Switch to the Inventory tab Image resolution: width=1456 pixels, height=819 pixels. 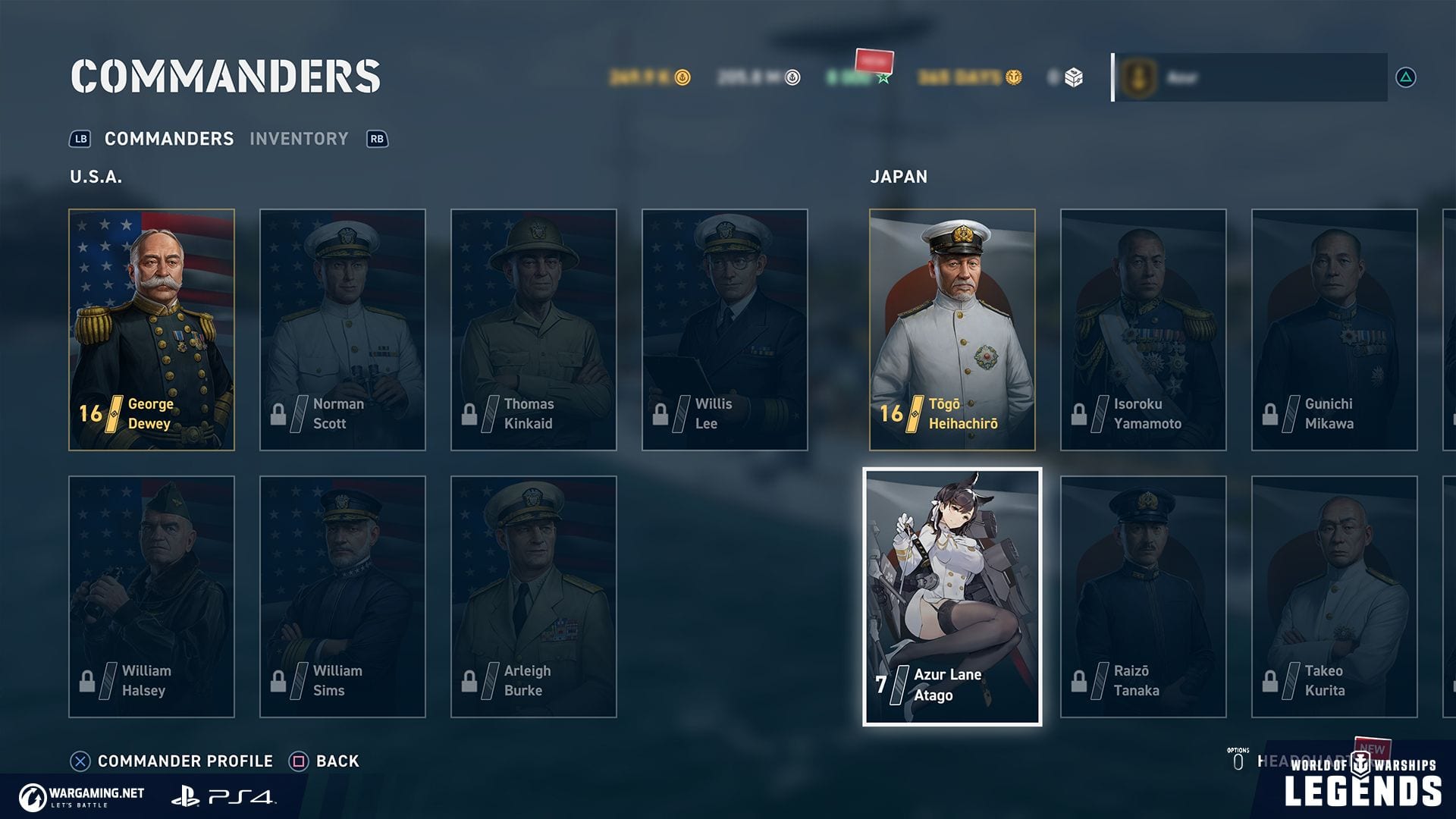point(299,139)
